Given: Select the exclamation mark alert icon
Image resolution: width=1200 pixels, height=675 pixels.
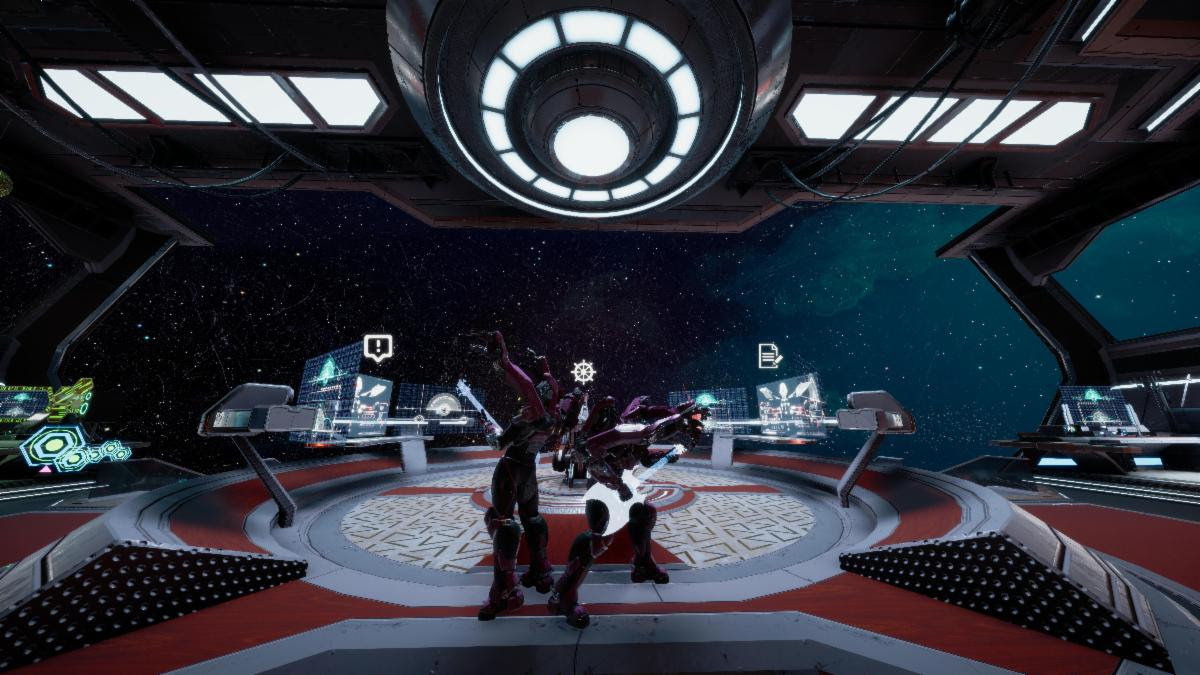Looking at the screenshot, I should click(x=377, y=347).
